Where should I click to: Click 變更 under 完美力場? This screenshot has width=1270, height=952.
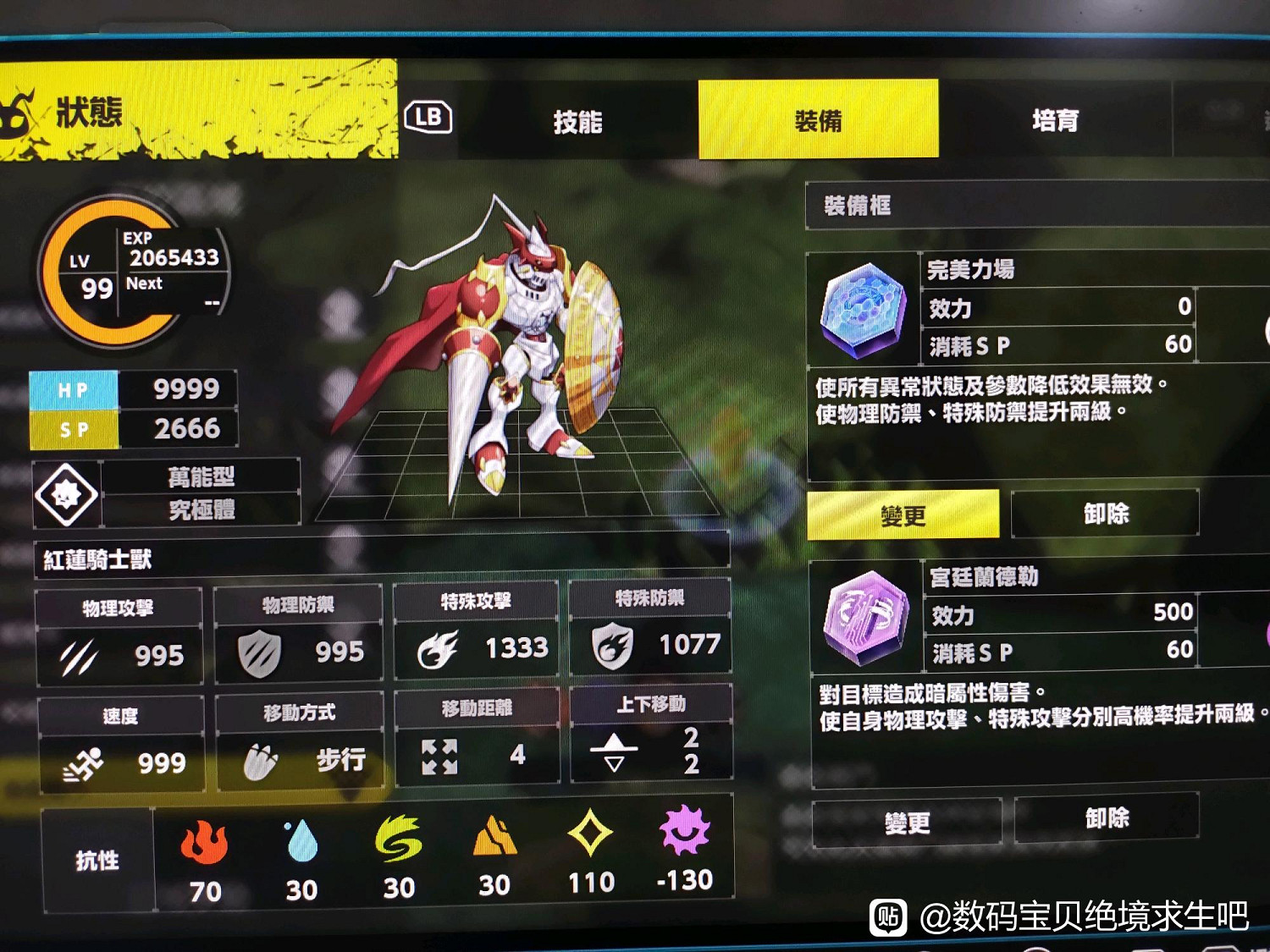(x=903, y=515)
